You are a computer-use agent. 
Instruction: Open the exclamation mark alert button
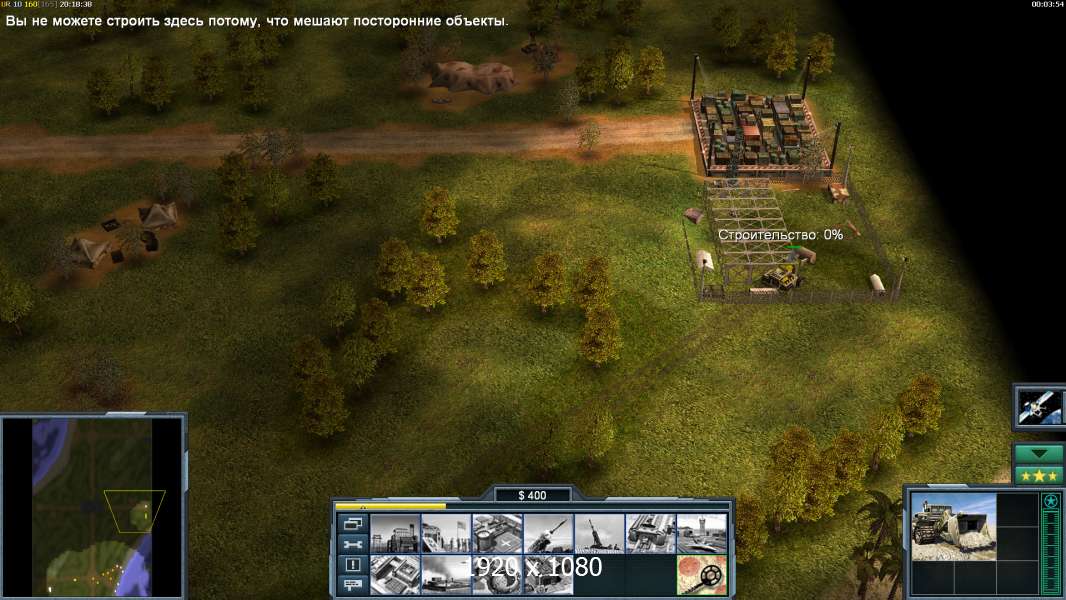tap(352, 565)
